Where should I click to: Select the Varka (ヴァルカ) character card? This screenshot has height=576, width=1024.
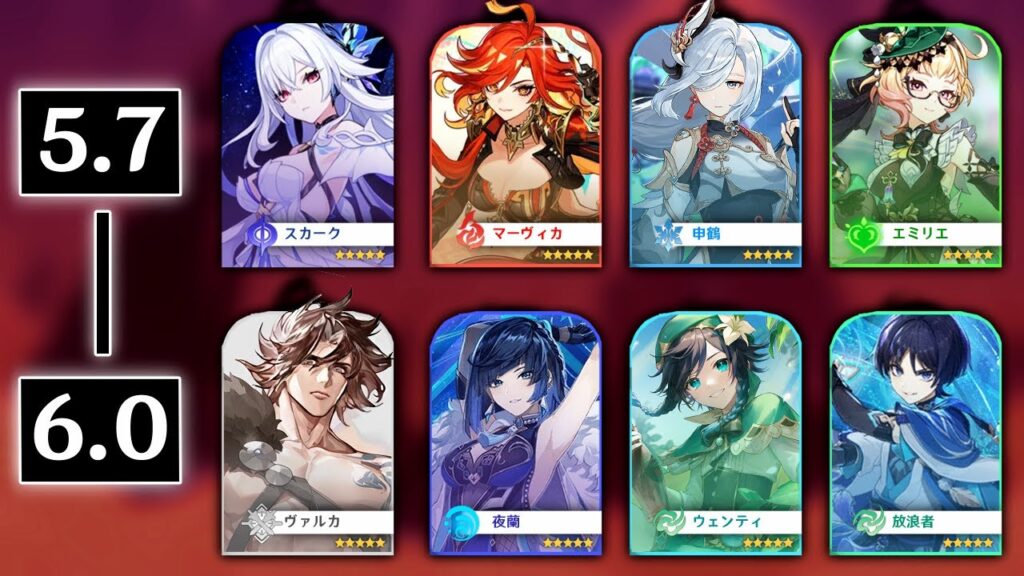[307, 432]
